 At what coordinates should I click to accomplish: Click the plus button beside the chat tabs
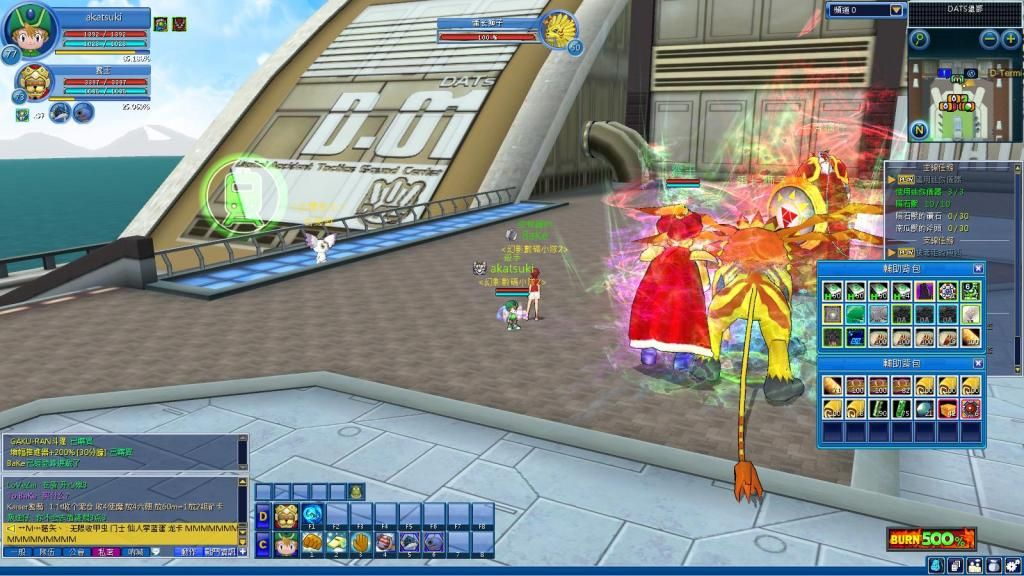[242, 551]
